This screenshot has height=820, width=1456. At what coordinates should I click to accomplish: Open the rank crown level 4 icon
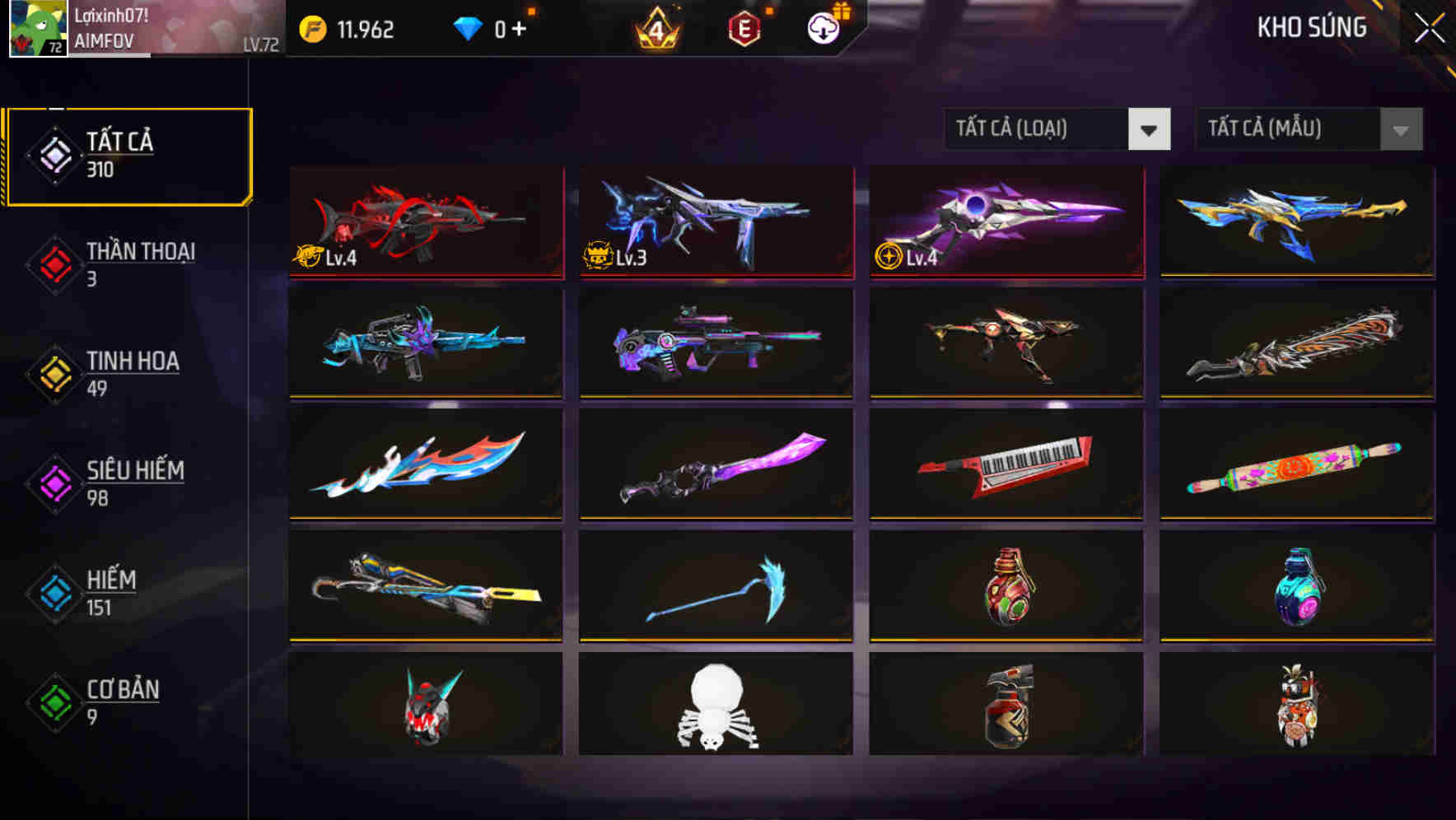(x=656, y=29)
